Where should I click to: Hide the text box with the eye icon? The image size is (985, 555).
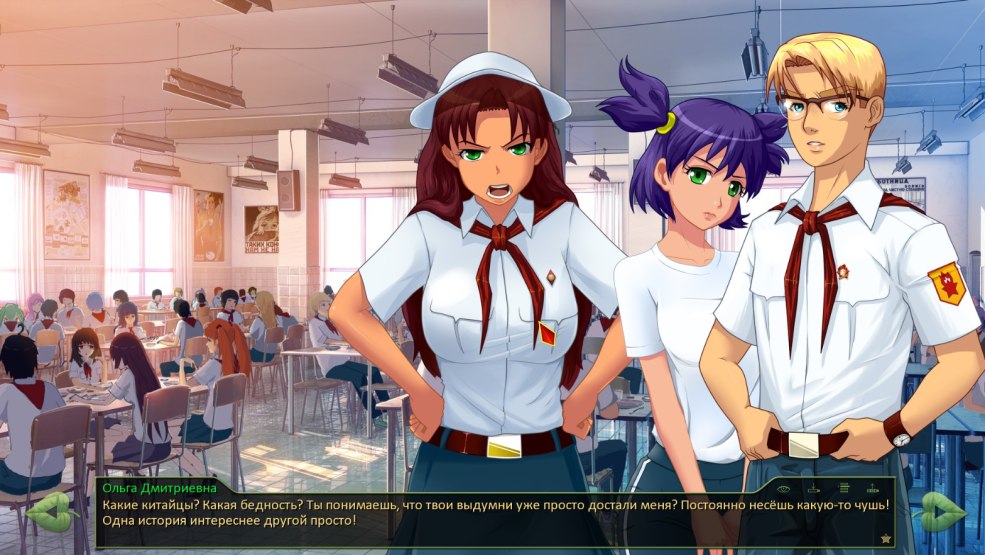pos(784,489)
